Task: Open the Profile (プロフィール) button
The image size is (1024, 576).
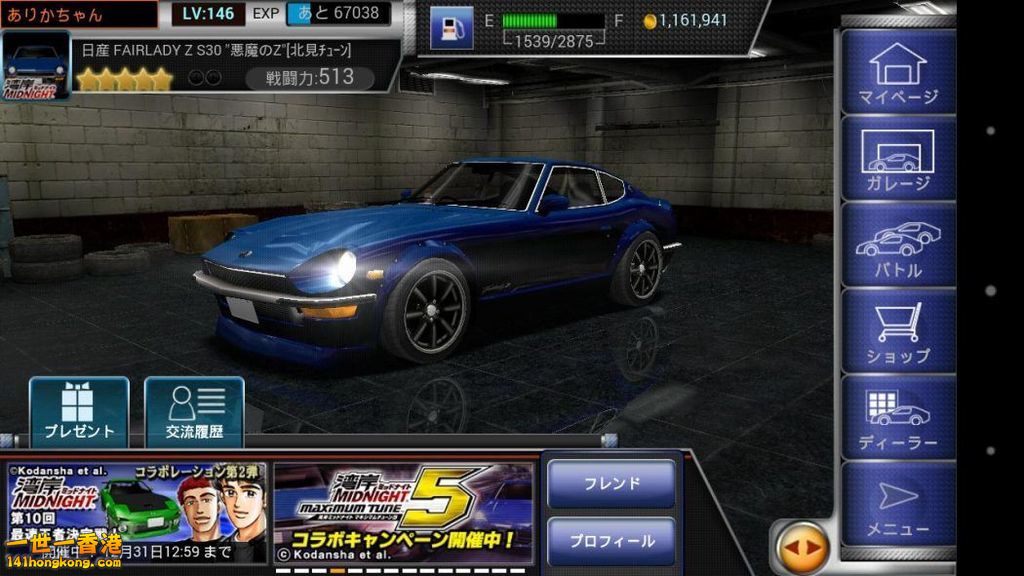Action: [x=611, y=541]
